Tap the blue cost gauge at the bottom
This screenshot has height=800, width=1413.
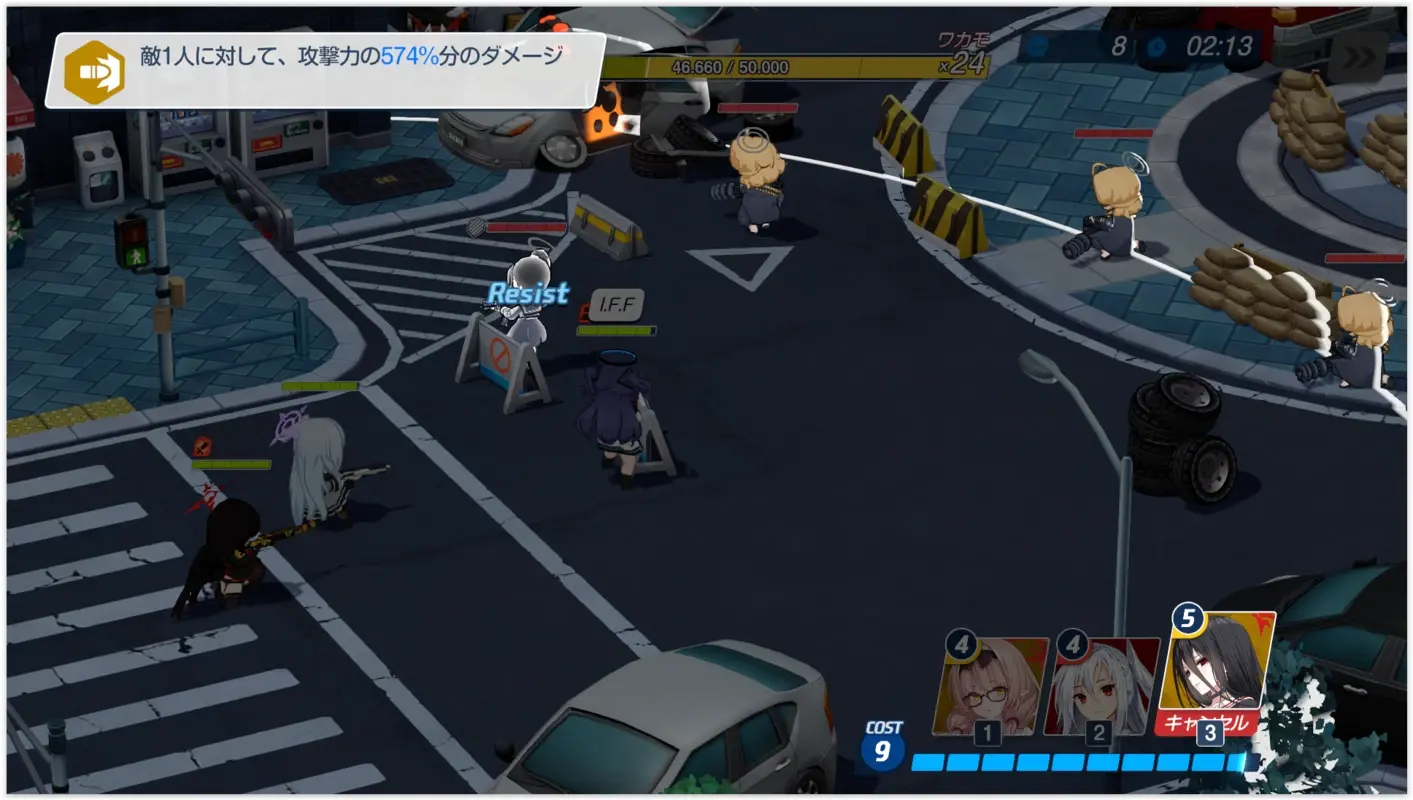(1080, 760)
